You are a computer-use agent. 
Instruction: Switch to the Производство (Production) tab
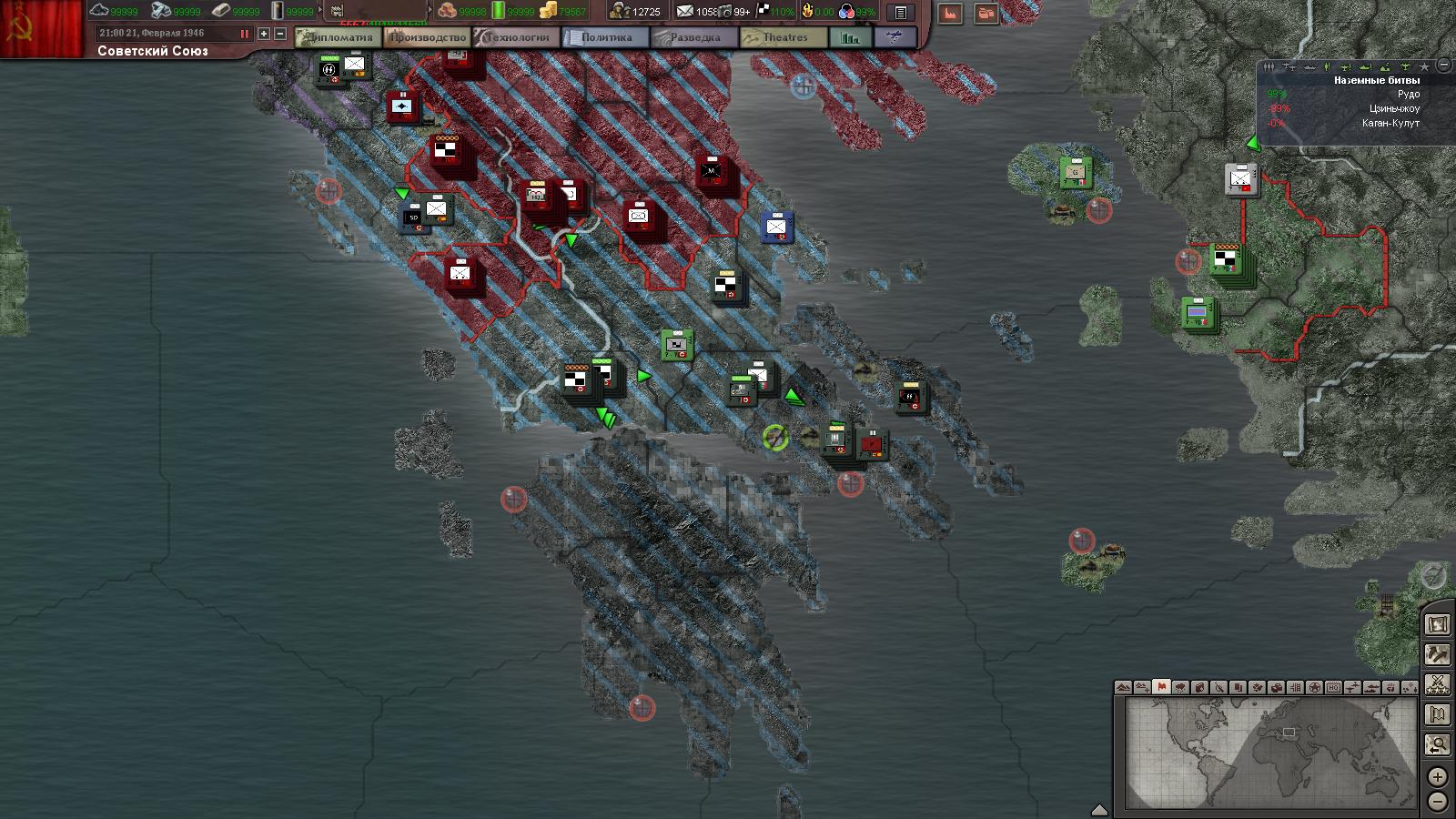pos(427,38)
